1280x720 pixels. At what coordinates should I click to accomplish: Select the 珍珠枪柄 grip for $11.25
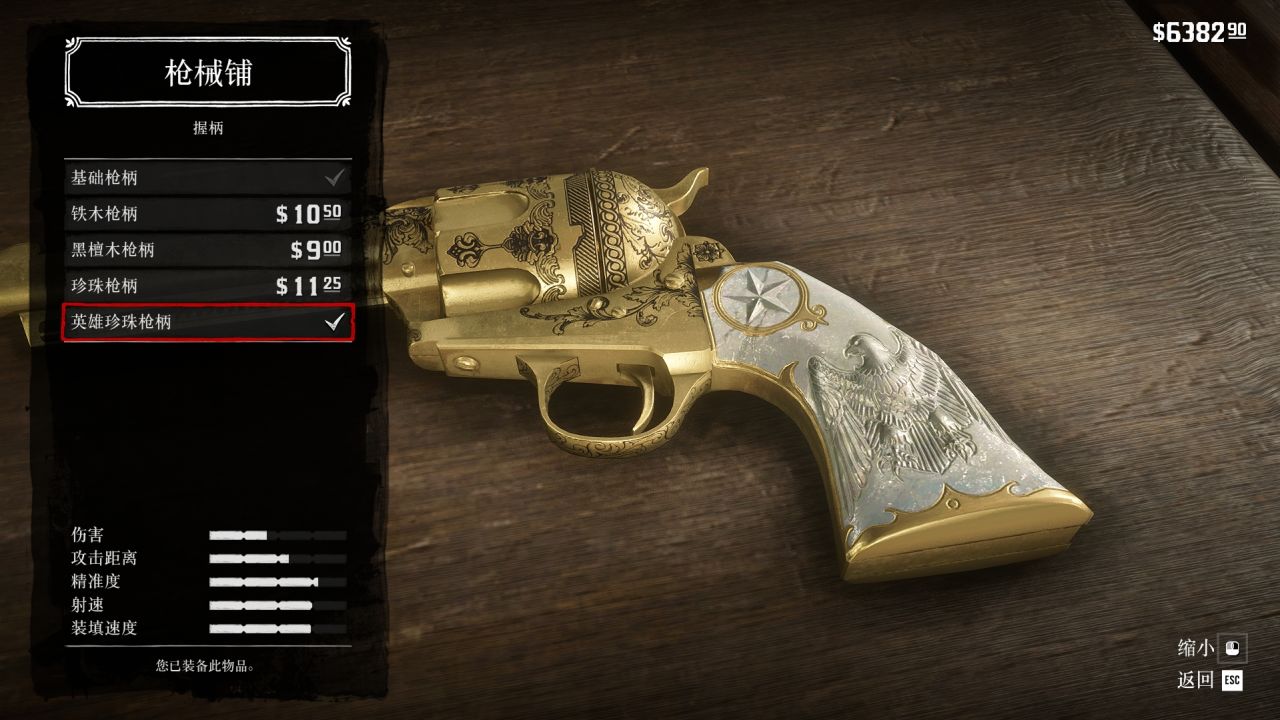point(207,286)
